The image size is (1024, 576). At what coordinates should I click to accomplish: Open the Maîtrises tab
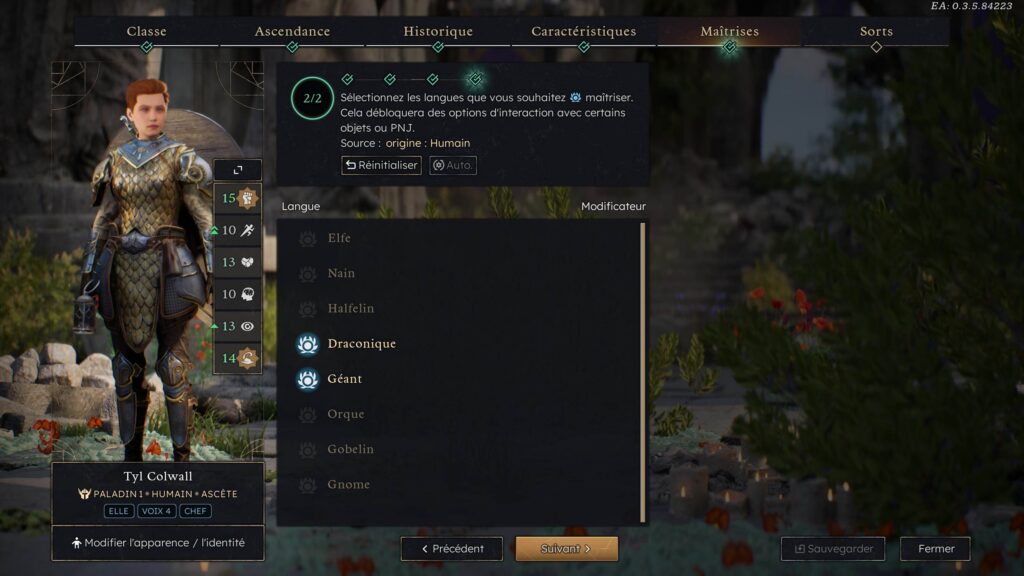pyautogui.click(x=729, y=32)
